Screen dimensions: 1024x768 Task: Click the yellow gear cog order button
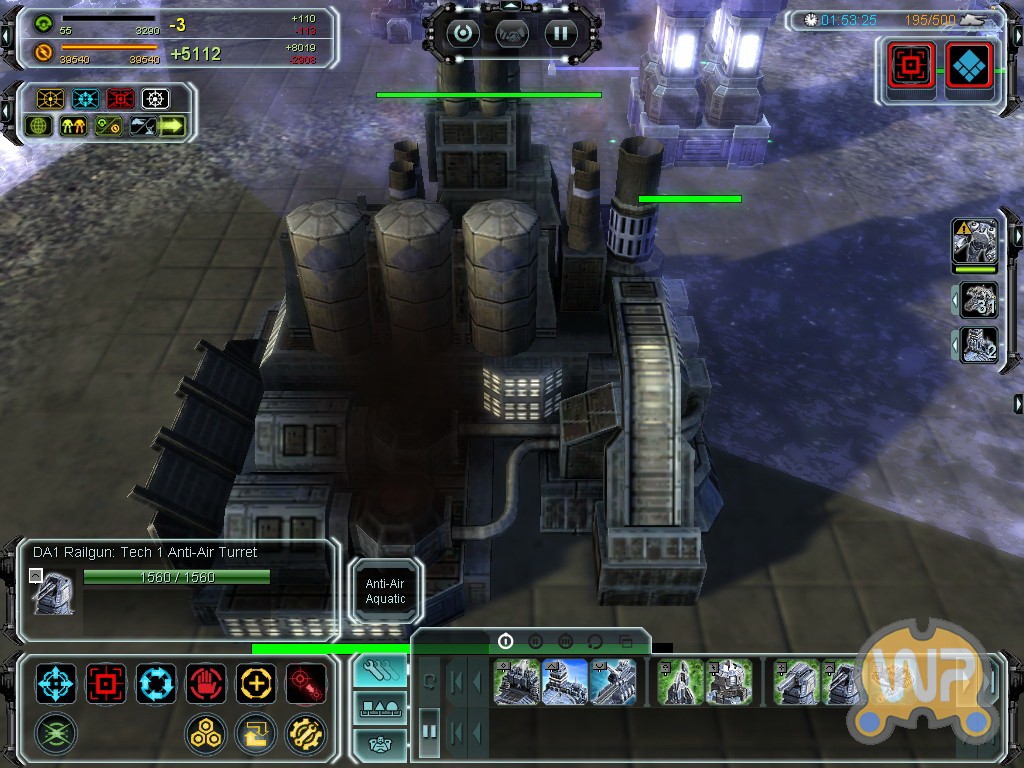pyautogui.click(x=305, y=734)
